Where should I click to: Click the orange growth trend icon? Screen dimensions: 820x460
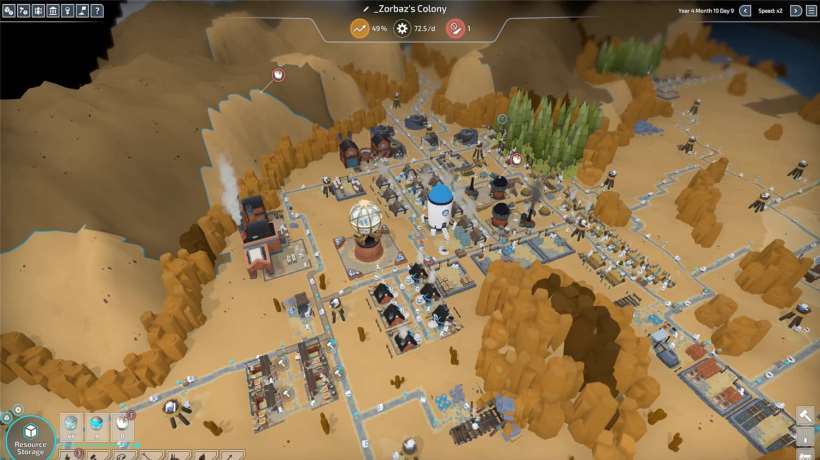(360, 28)
